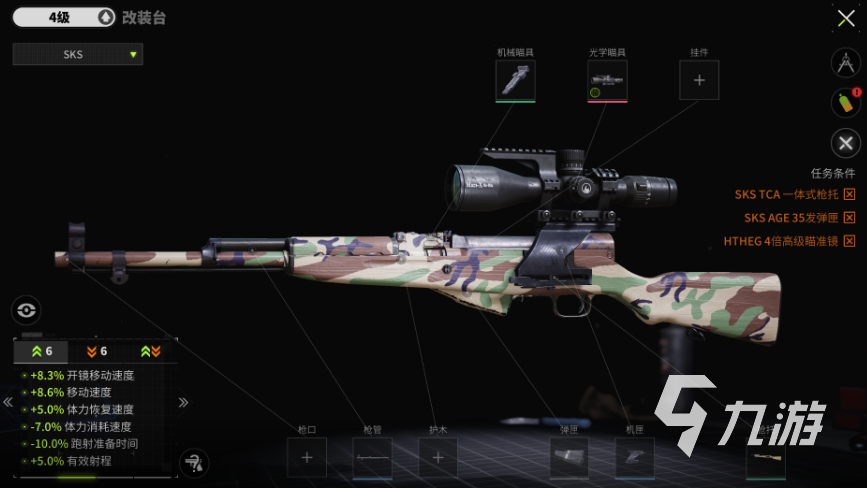The width and height of the screenshot is (867, 488).
Task: Select the iron sight (机械瞄具) slot
Action: tap(515, 80)
